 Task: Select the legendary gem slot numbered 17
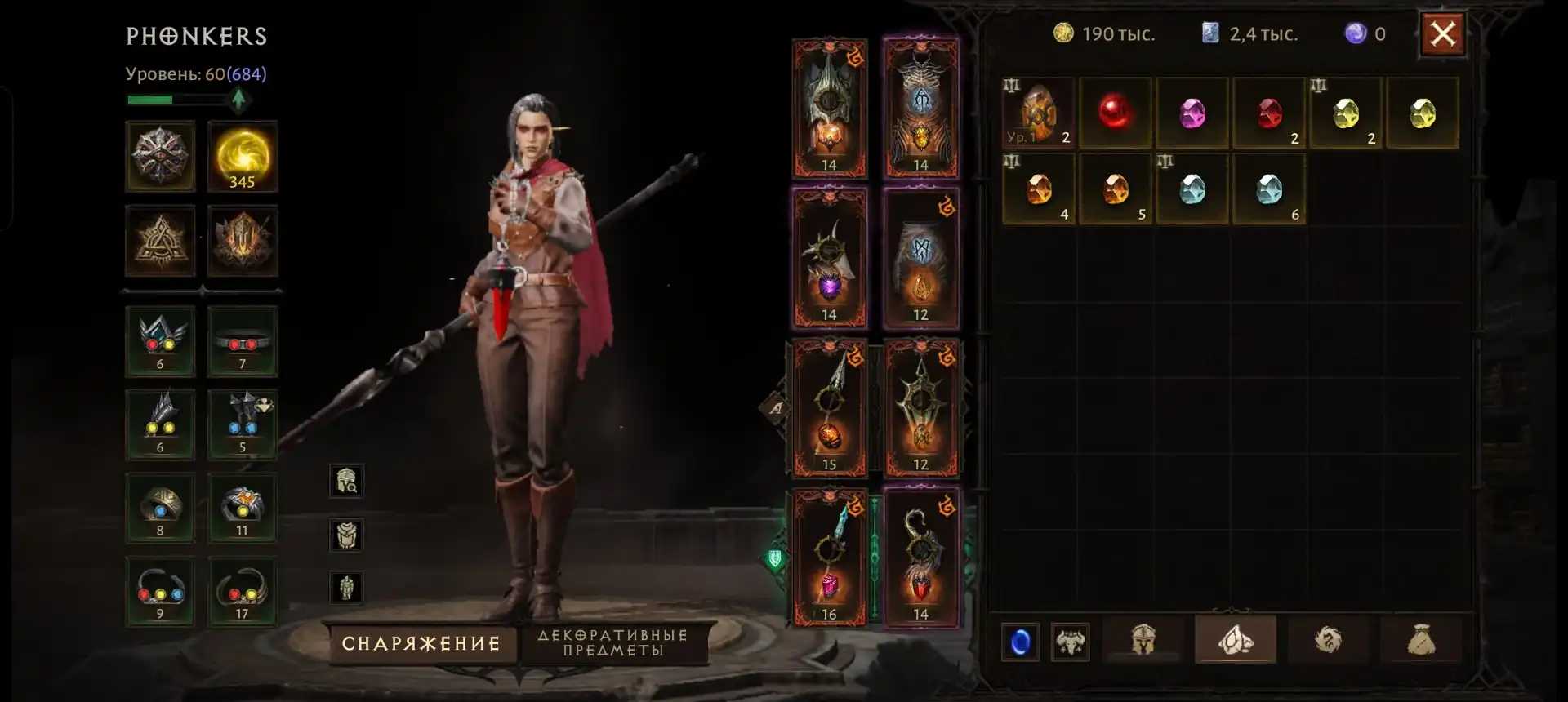(x=243, y=591)
